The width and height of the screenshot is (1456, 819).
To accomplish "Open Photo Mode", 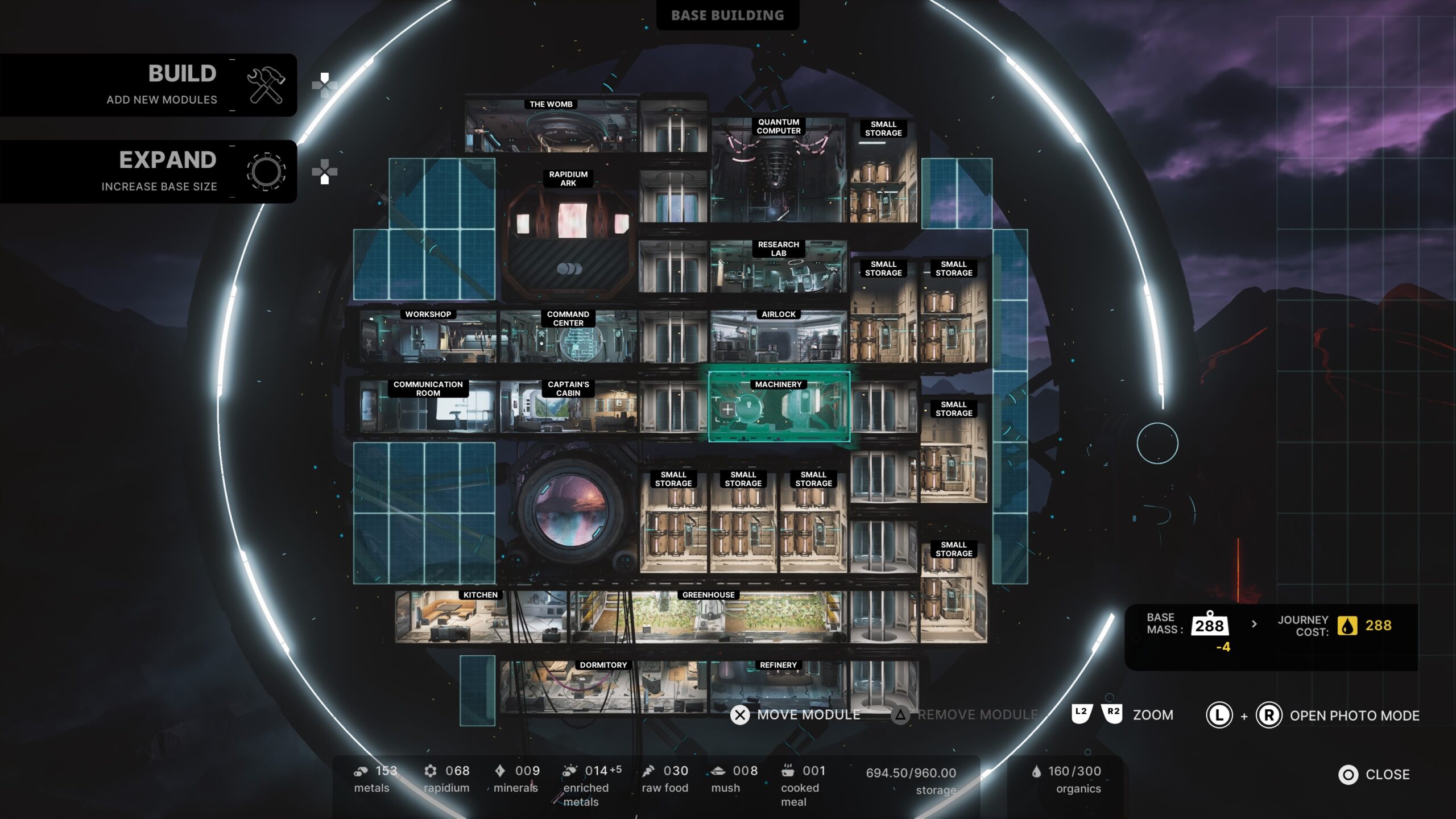I will pyautogui.click(x=1354, y=715).
